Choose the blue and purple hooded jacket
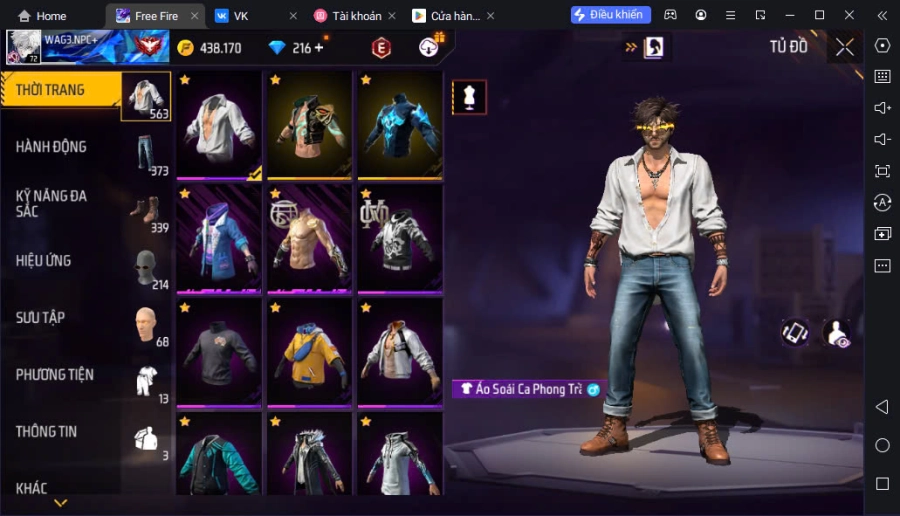900x516 pixels. pyautogui.click(x=220, y=238)
